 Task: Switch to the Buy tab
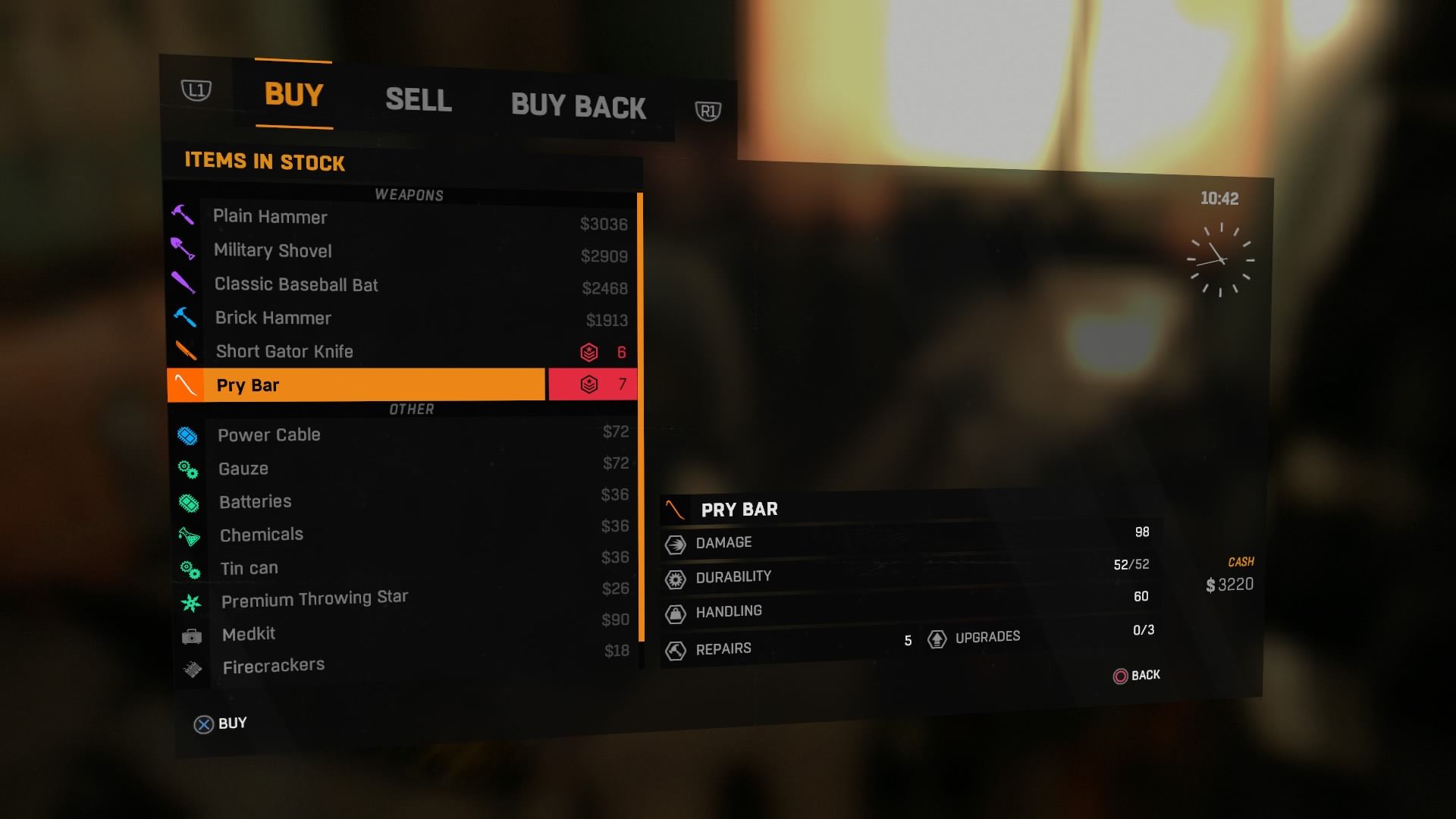(x=294, y=95)
